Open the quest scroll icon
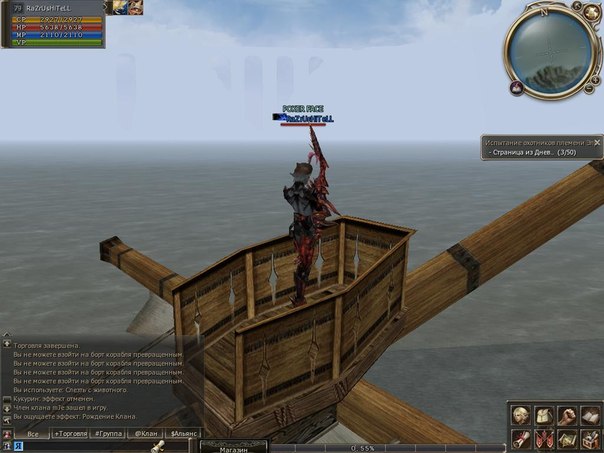 coord(521,438)
